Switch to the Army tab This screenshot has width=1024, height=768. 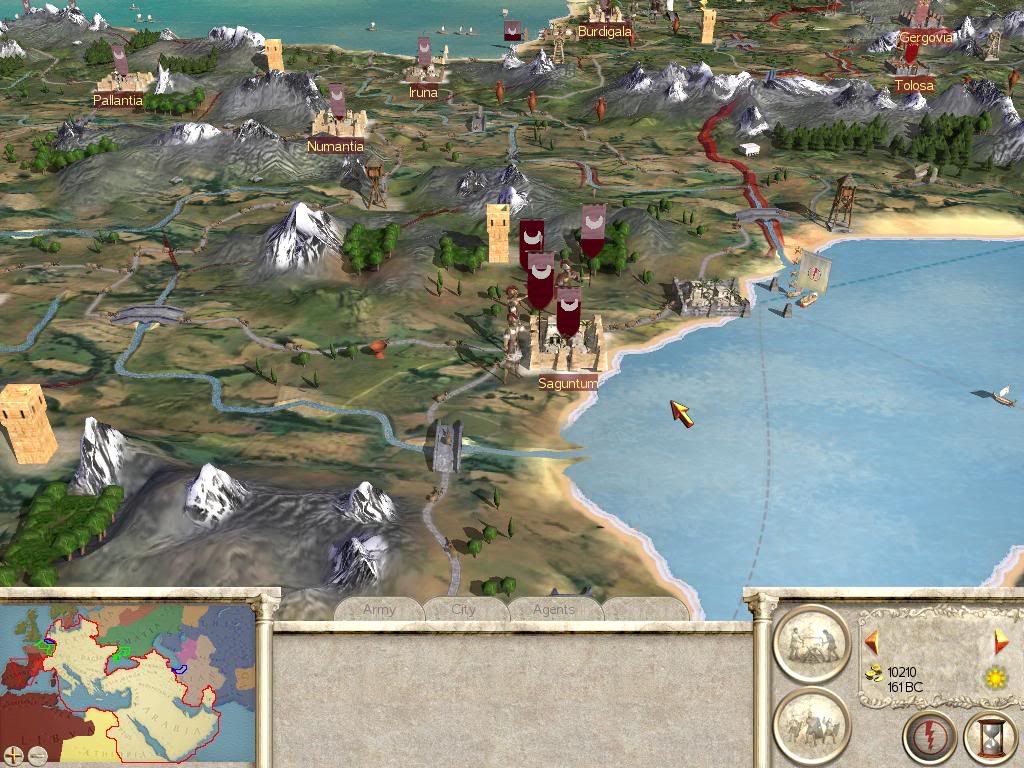pos(379,609)
